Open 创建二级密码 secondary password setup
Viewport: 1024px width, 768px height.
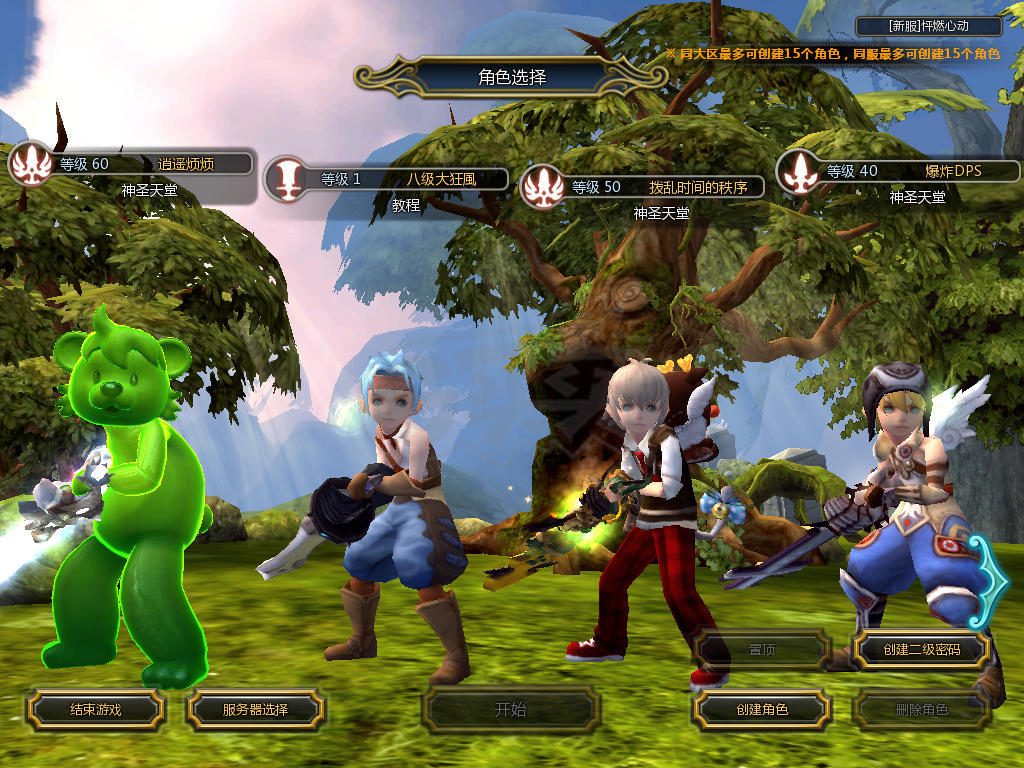click(921, 650)
